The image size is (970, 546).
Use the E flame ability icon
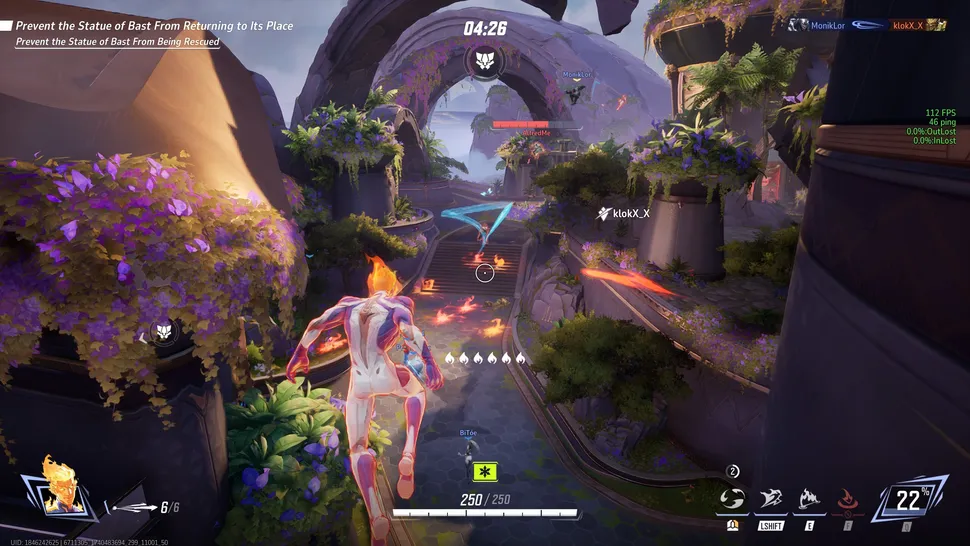[x=808, y=499]
